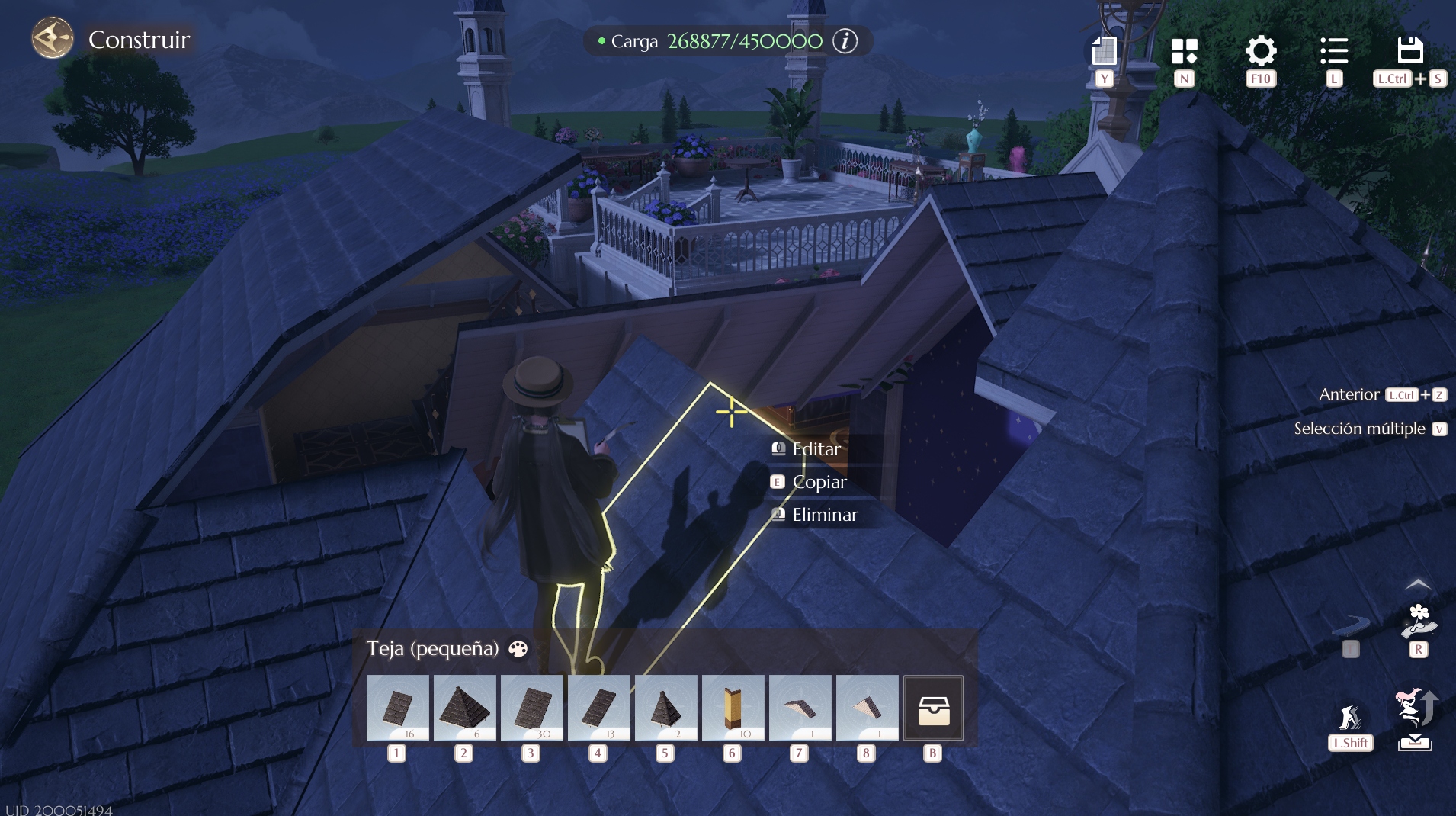Activate the jumping girl icon
The height and width of the screenshot is (816, 1456).
[1415, 709]
